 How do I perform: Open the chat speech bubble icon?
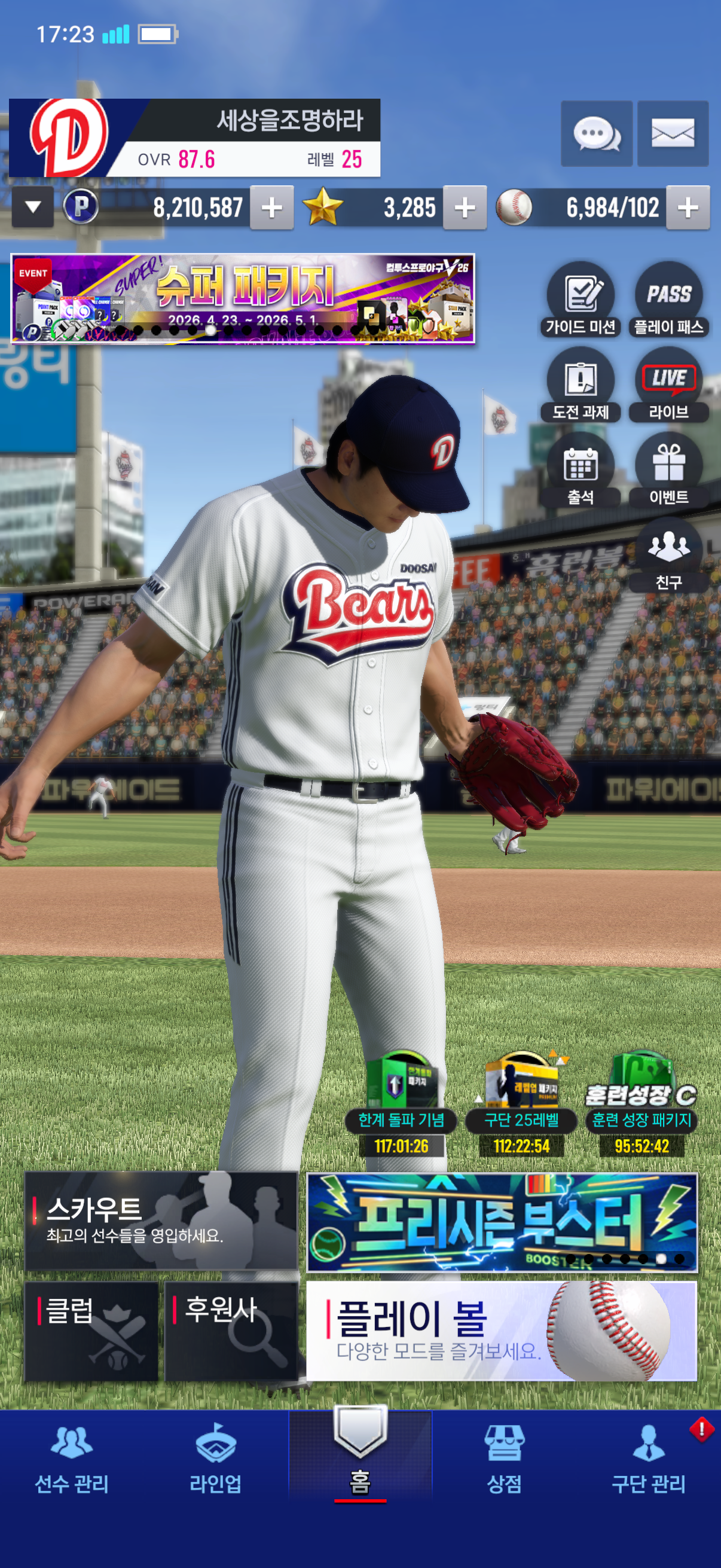point(596,133)
